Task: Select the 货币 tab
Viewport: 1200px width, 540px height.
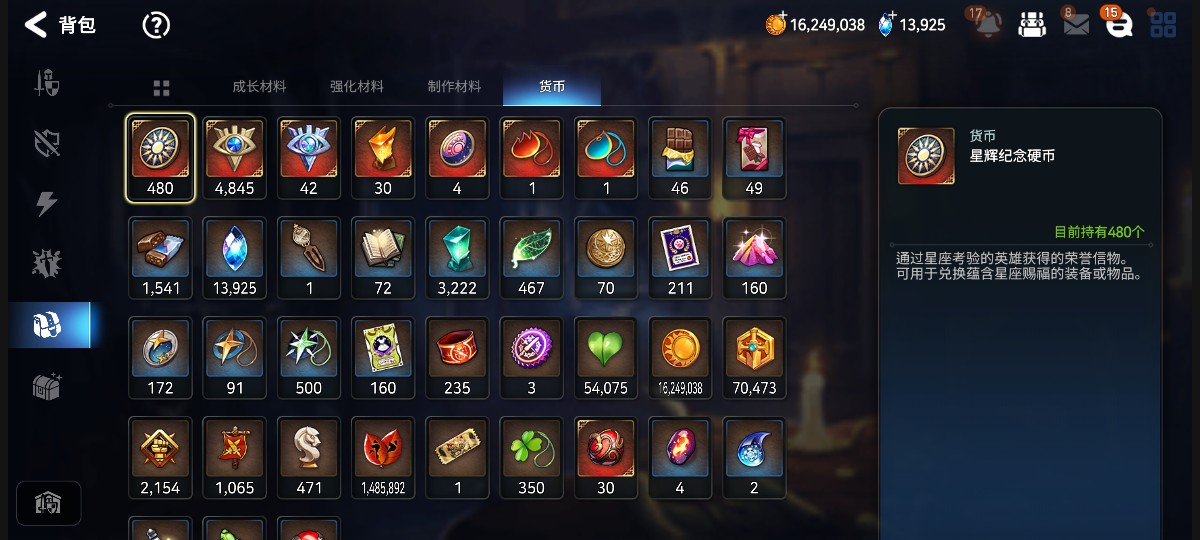Action: tap(552, 87)
